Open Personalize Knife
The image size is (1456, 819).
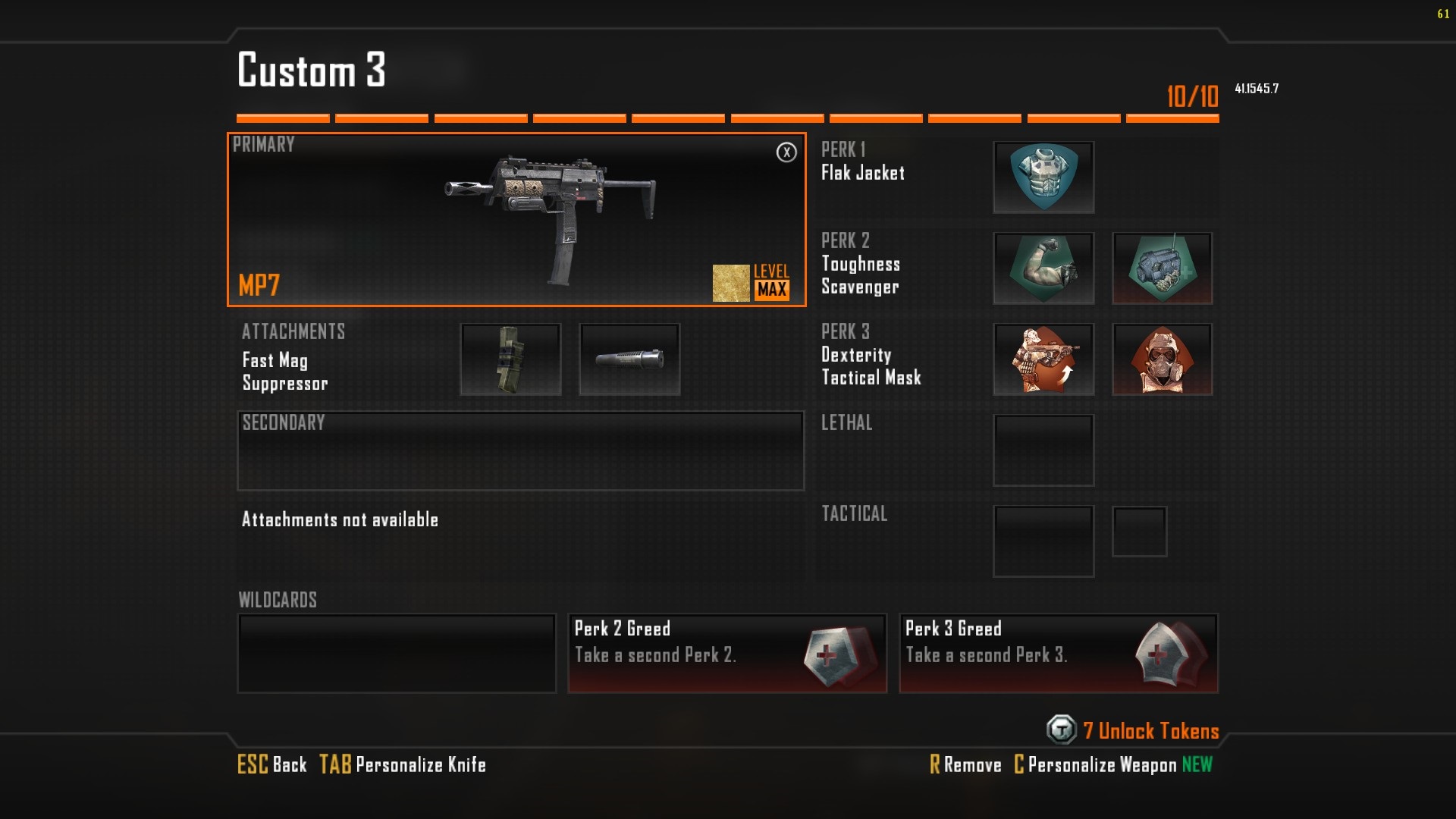click(403, 764)
